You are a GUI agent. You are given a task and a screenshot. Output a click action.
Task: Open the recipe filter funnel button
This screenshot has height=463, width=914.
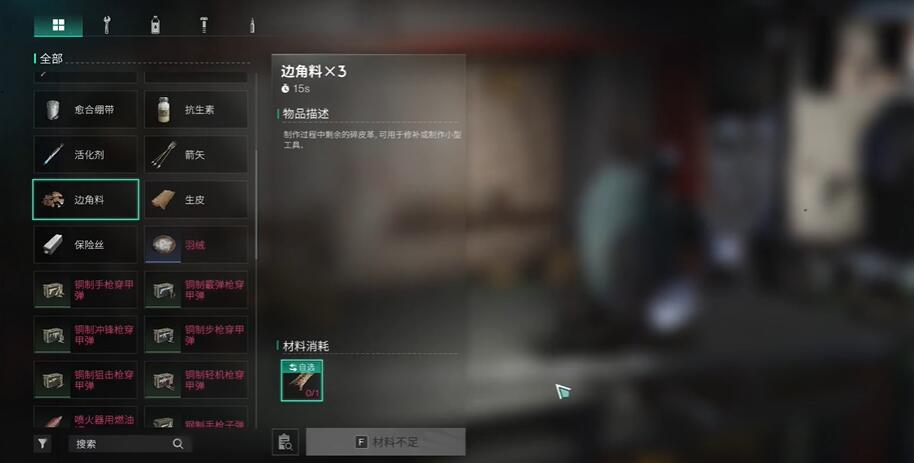point(42,444)
